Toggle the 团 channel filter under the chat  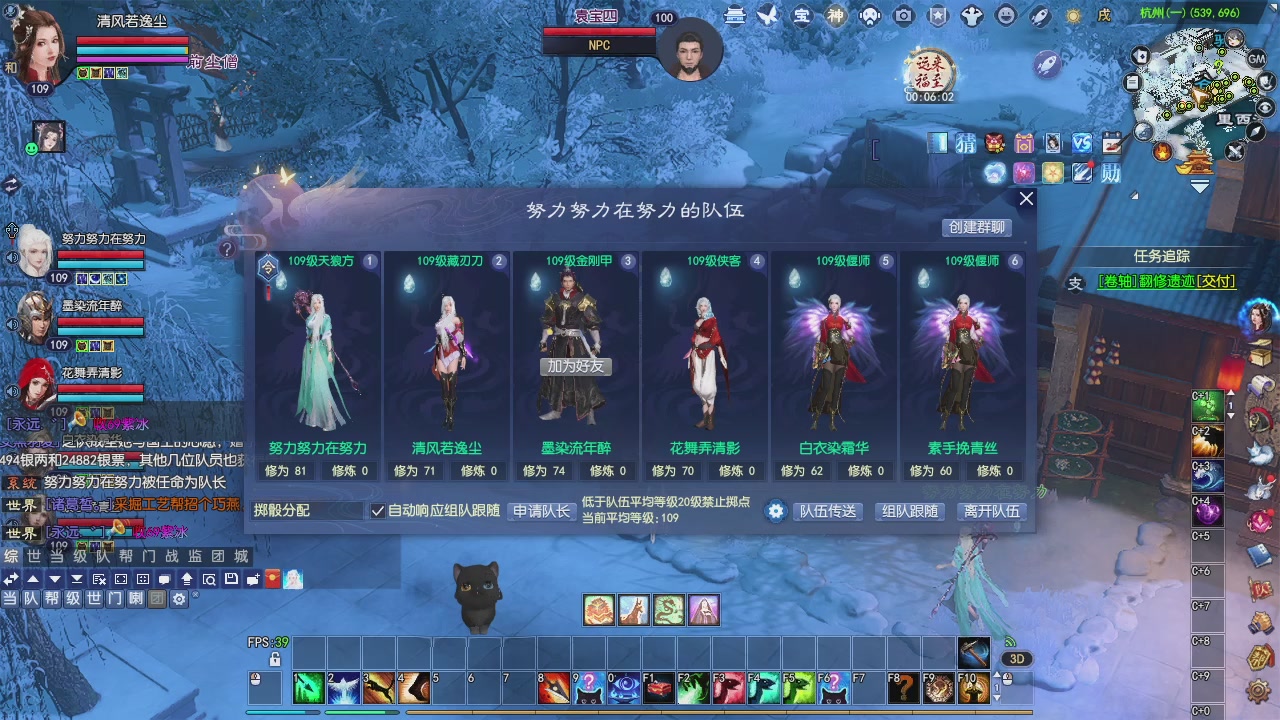pyautogui.click(x=157, y=598)
